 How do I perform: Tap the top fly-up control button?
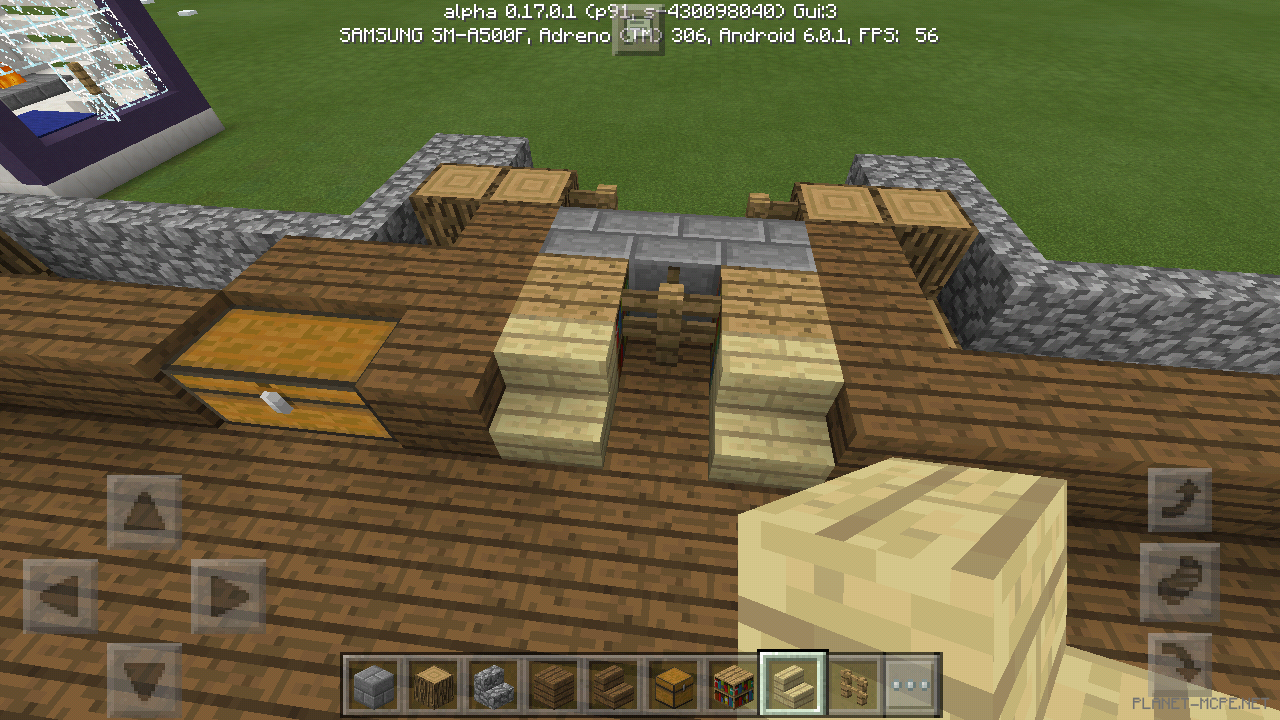coord(1178,497)
